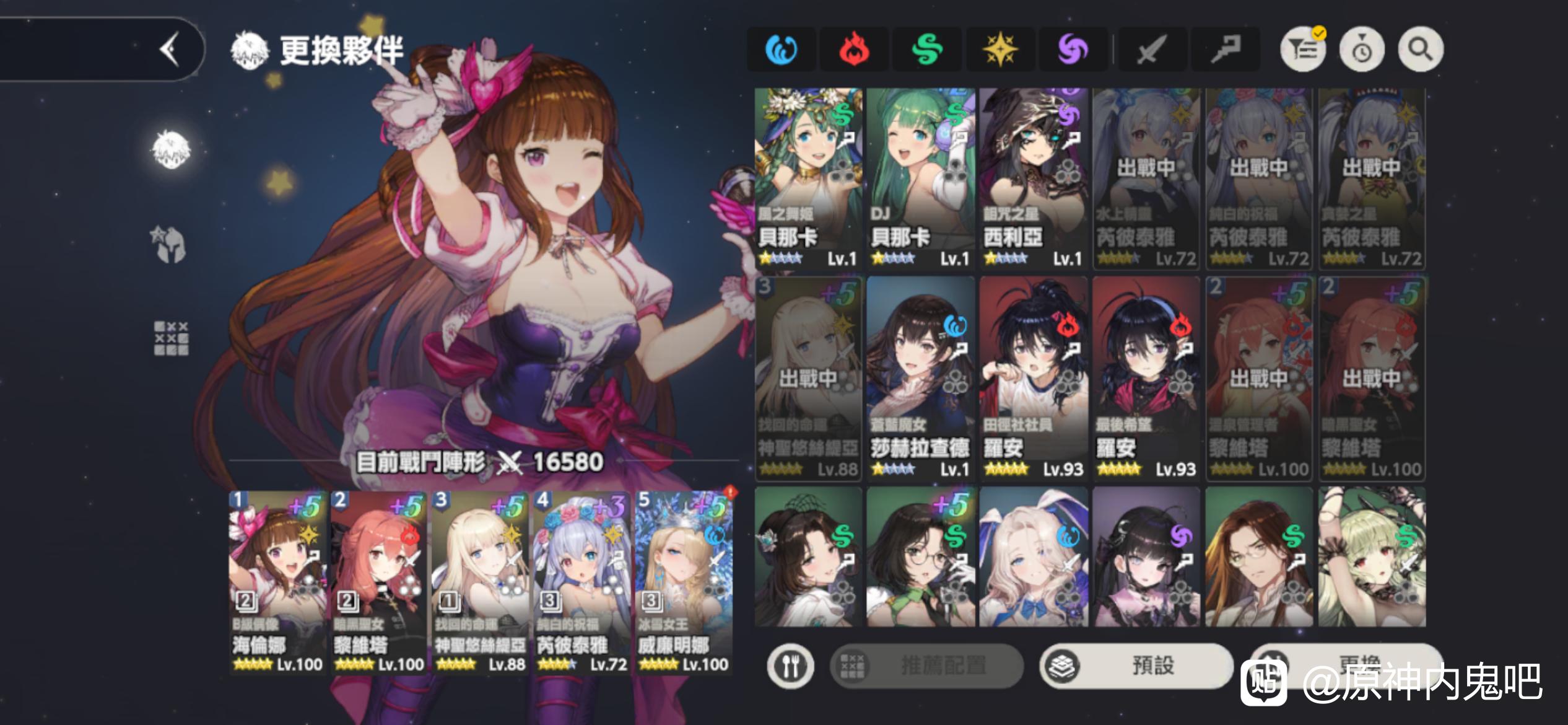The width and height of the screenshot is (1568, 725).
Task: Filter partners by wind element
Action: tap(927, 49)
